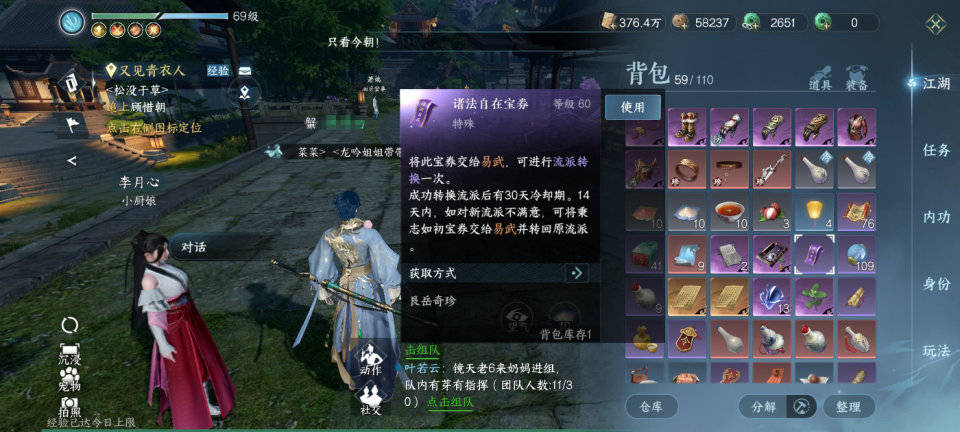
Task: Open the 拍照 photo mode
Action: point(70,405)
